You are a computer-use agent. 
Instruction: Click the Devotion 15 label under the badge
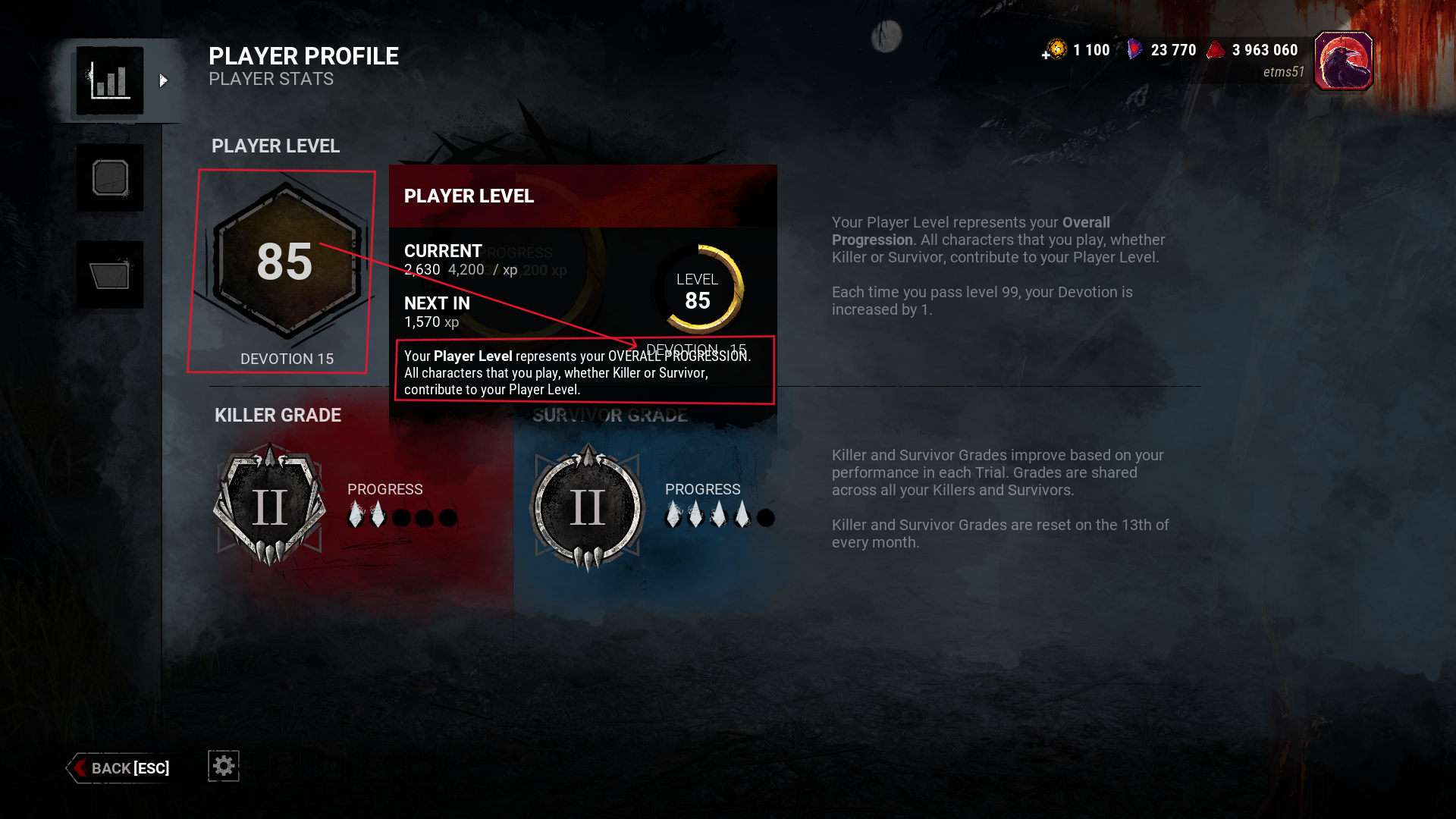click(287, 359)
